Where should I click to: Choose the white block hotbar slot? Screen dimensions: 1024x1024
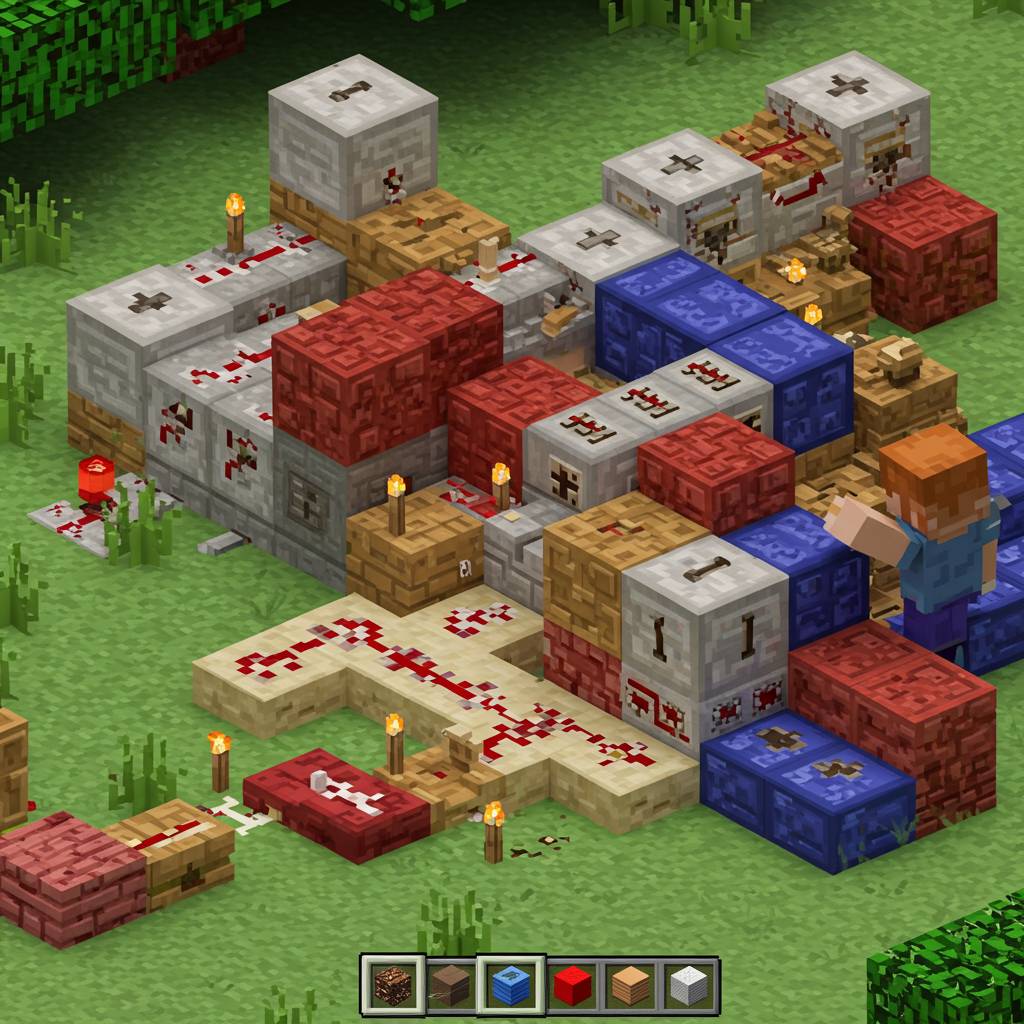(688, 986)
